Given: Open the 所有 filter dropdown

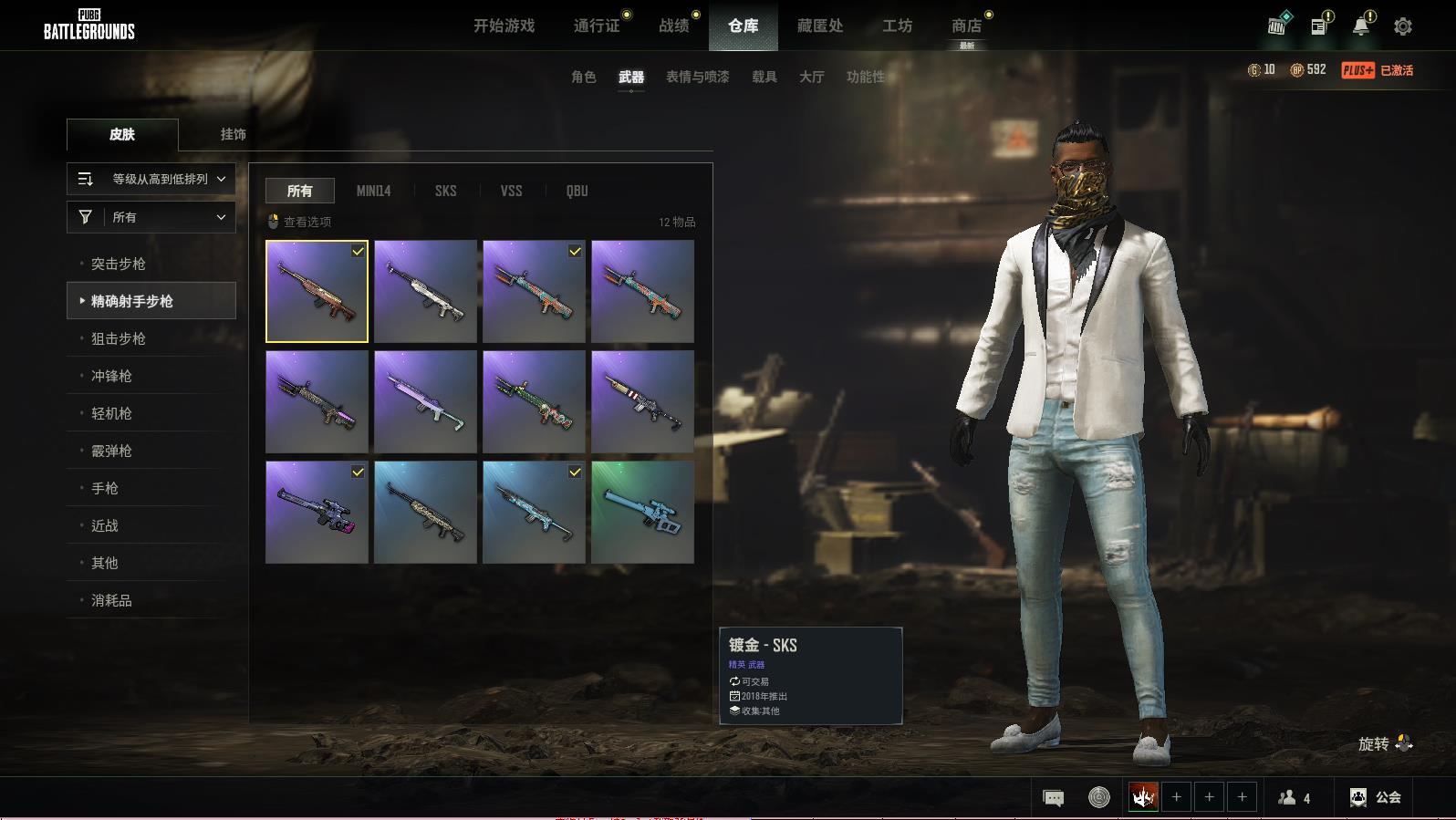Looking at the screenshot, I should [151, 217].
